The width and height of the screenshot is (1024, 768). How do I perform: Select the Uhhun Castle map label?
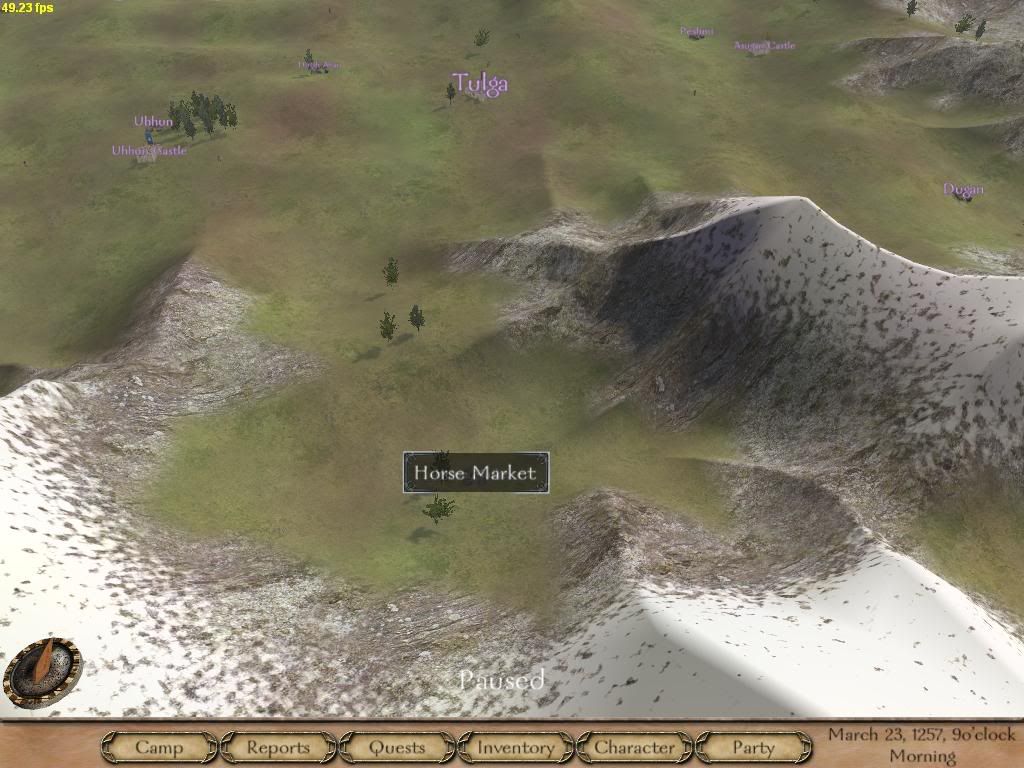pyautogui.click(x=149, y=151)
